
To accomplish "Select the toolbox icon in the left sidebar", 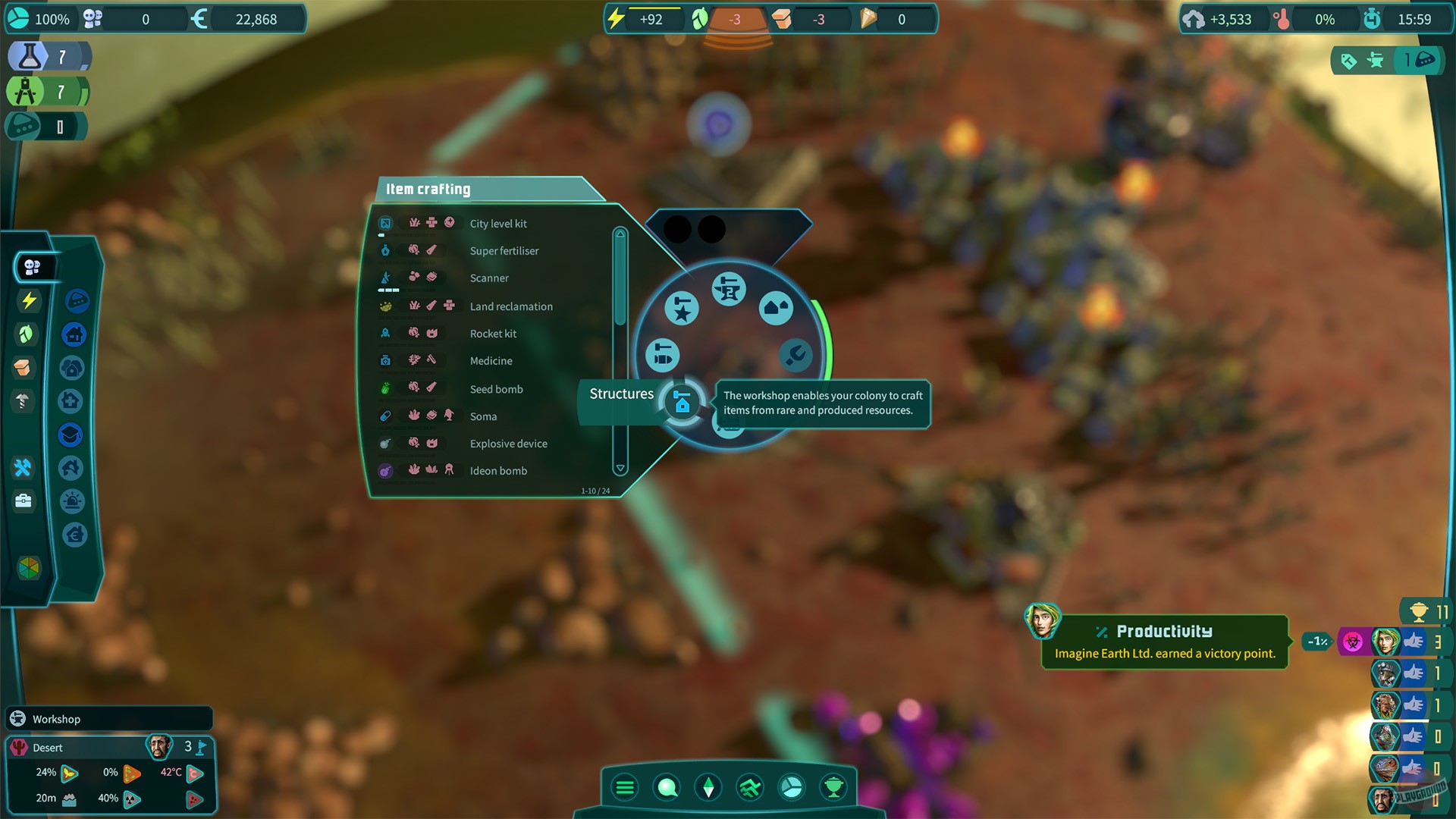I will 24,500.
